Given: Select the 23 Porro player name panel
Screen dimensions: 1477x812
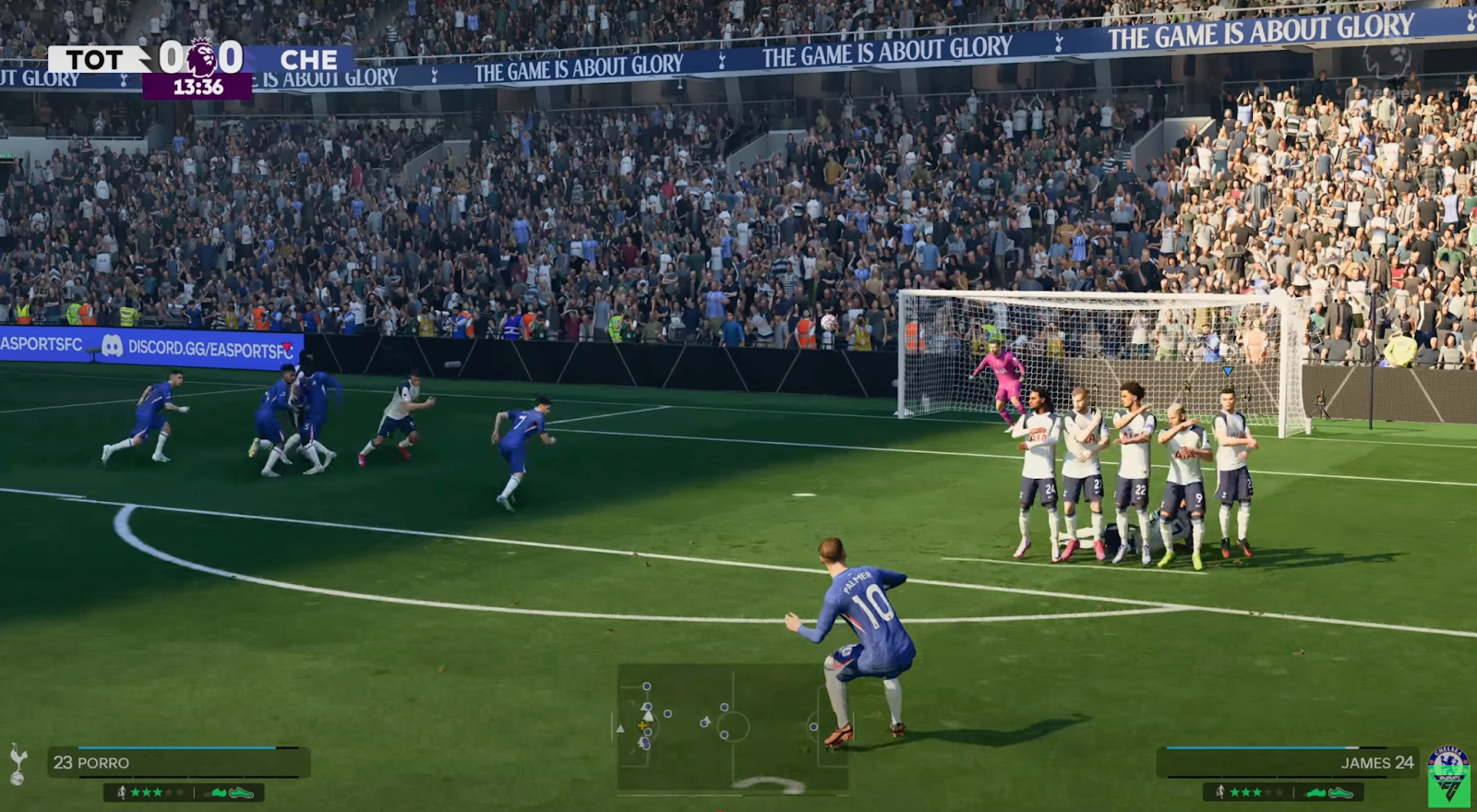Looking at the screenshot, I should coord(178,762).
